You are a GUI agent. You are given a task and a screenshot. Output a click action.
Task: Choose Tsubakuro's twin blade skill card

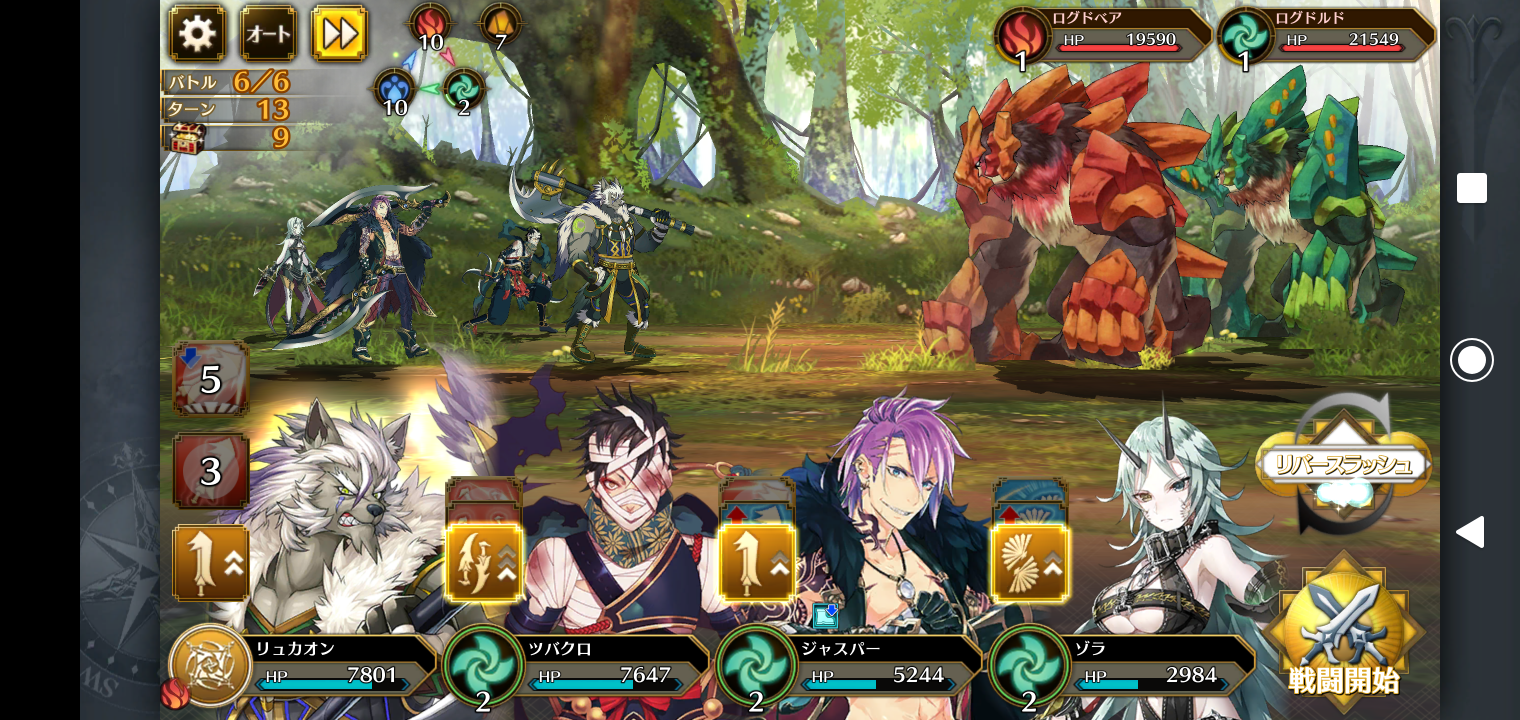coord(484,562)
